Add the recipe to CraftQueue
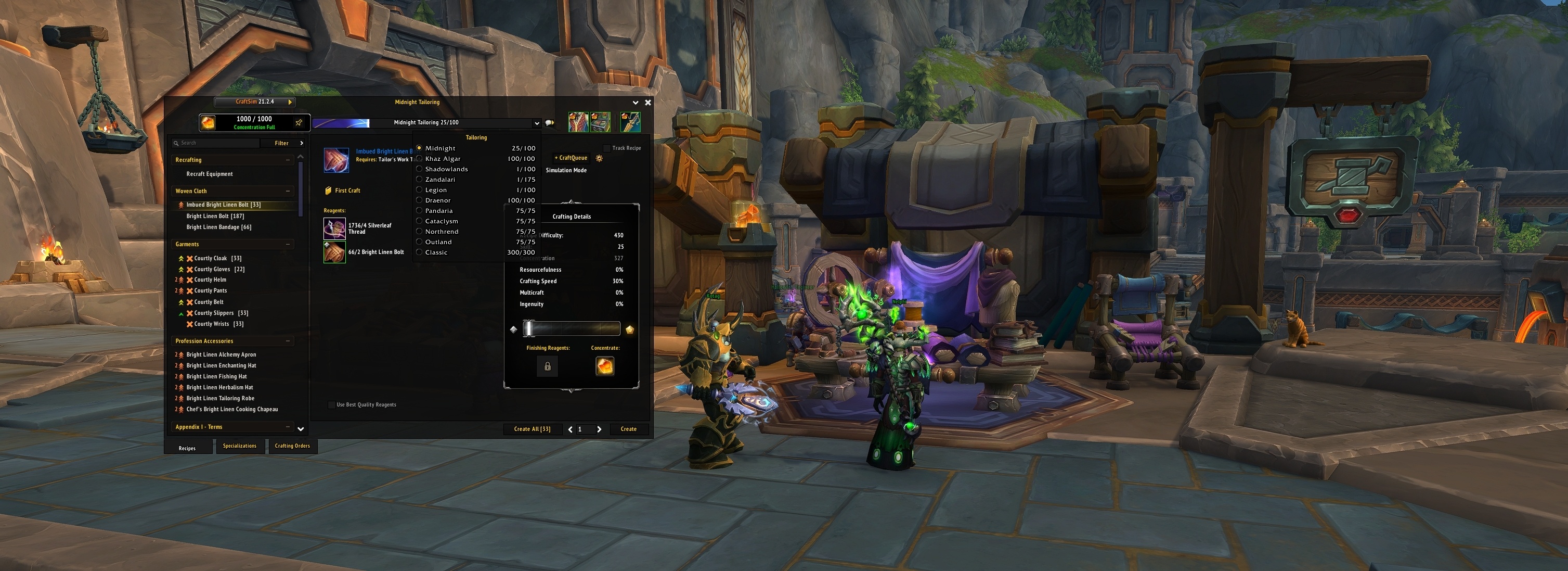This screenshot has width=1568, height=571. tap(571, 158)
